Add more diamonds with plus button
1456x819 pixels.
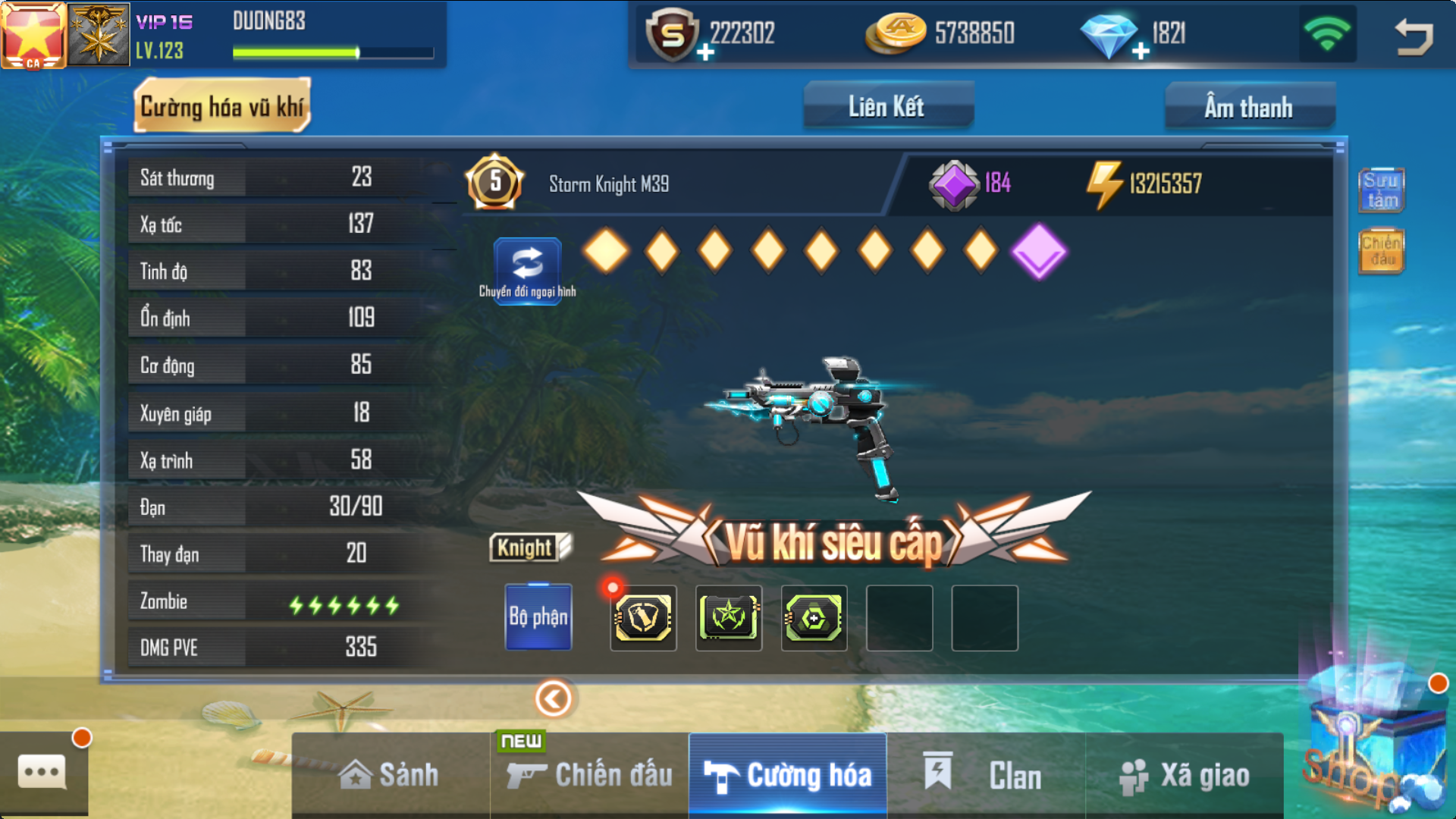click(x=1141, y=52)
